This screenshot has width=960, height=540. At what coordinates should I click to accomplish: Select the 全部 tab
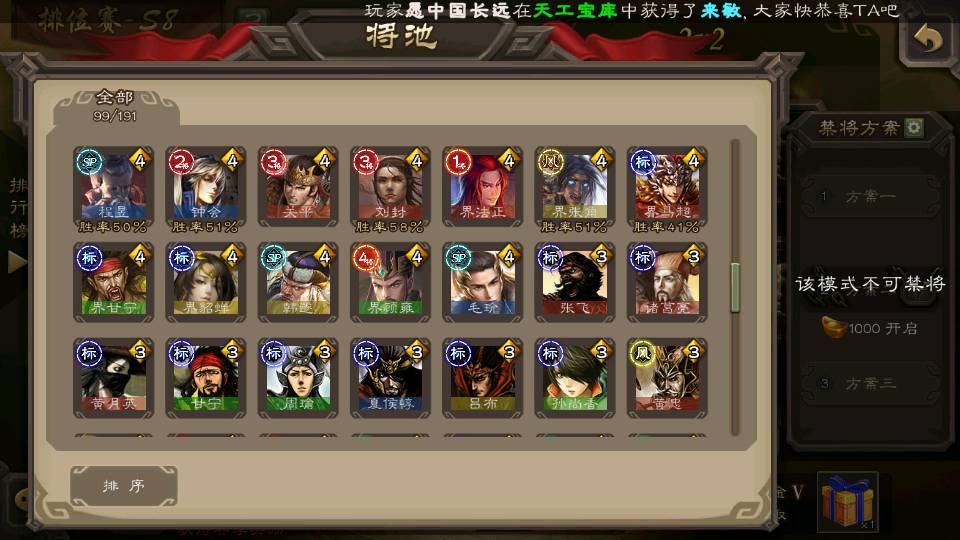click(x=115, y=104)
